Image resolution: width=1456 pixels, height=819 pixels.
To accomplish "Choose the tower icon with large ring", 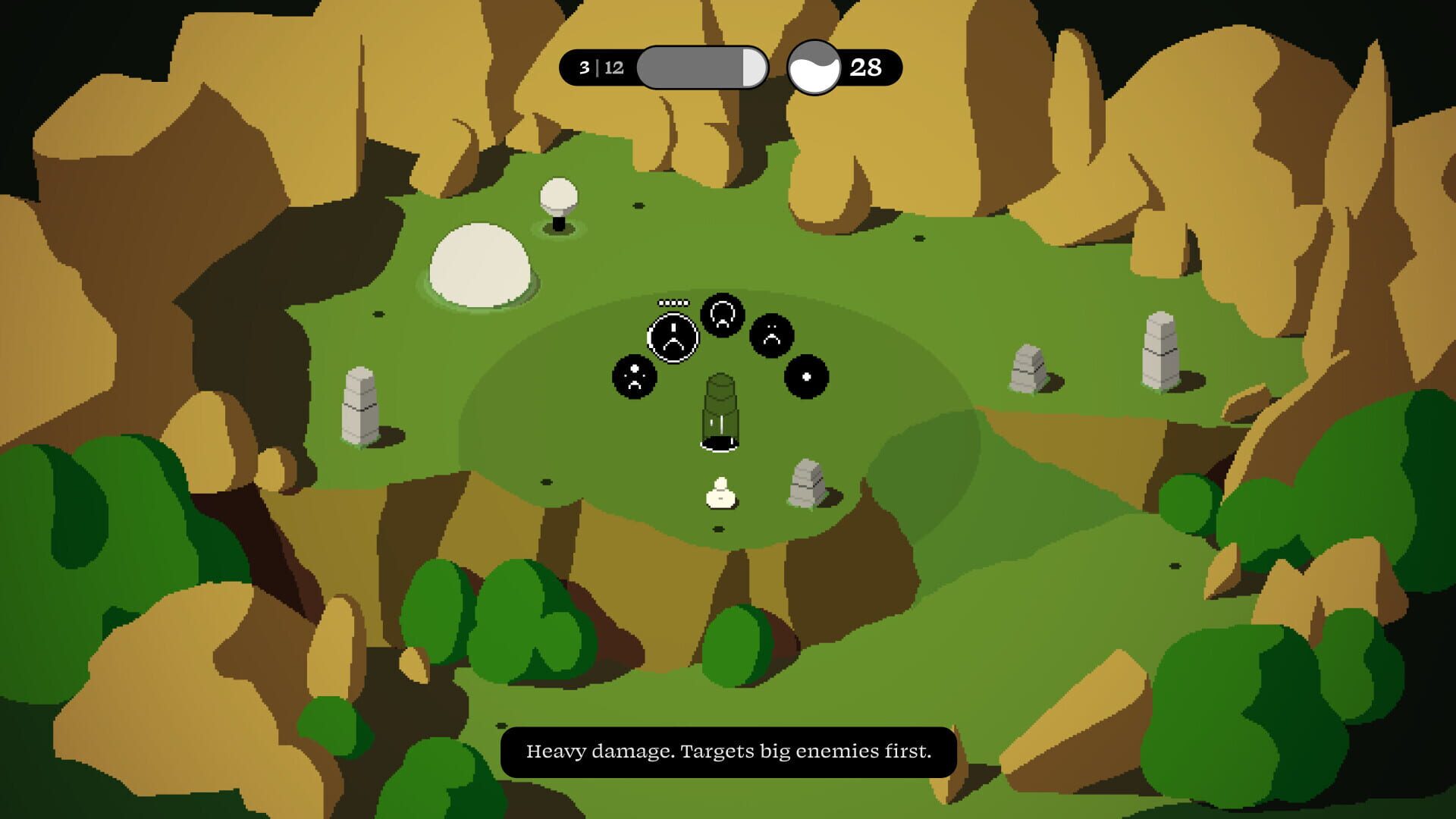I will click(x=722, y=314).
